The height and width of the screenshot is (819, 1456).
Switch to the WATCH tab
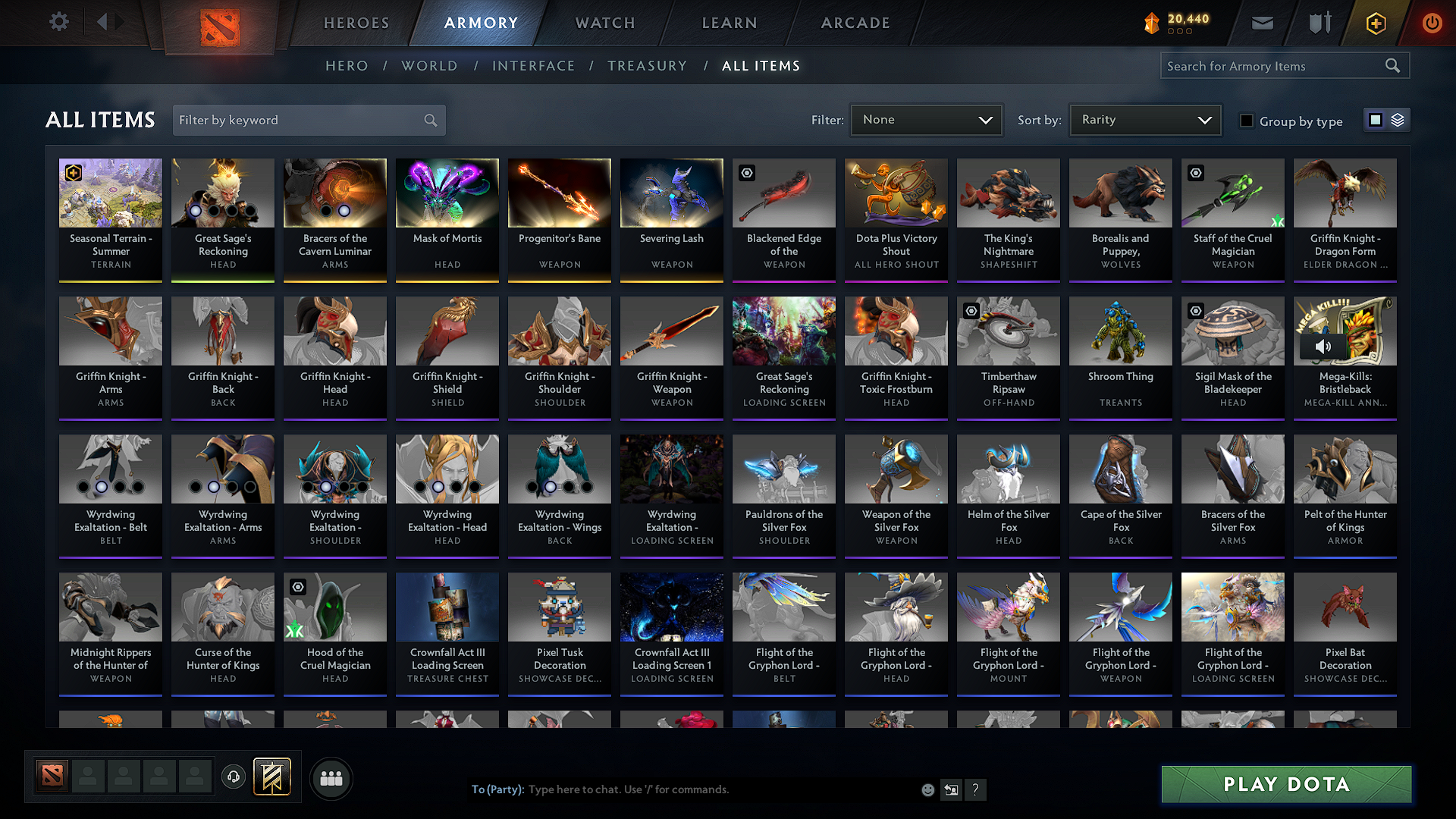click(604, 23)
